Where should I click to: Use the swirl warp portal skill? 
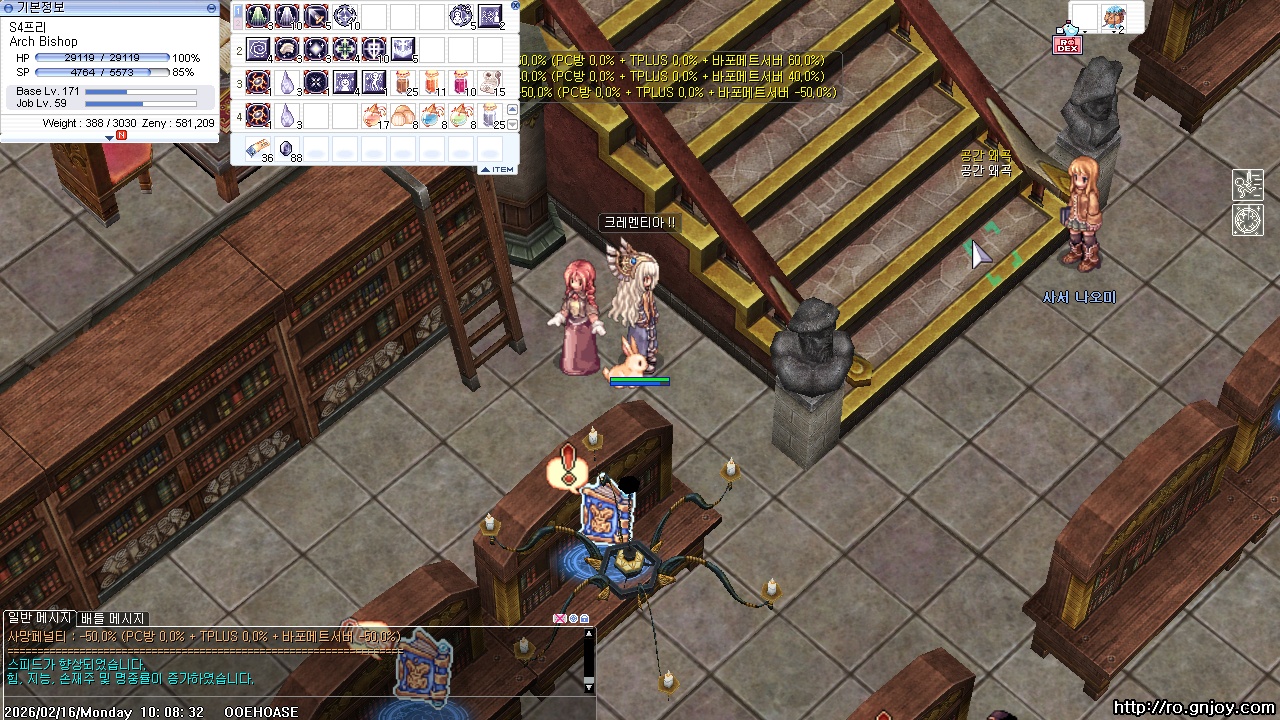(258, 49)
